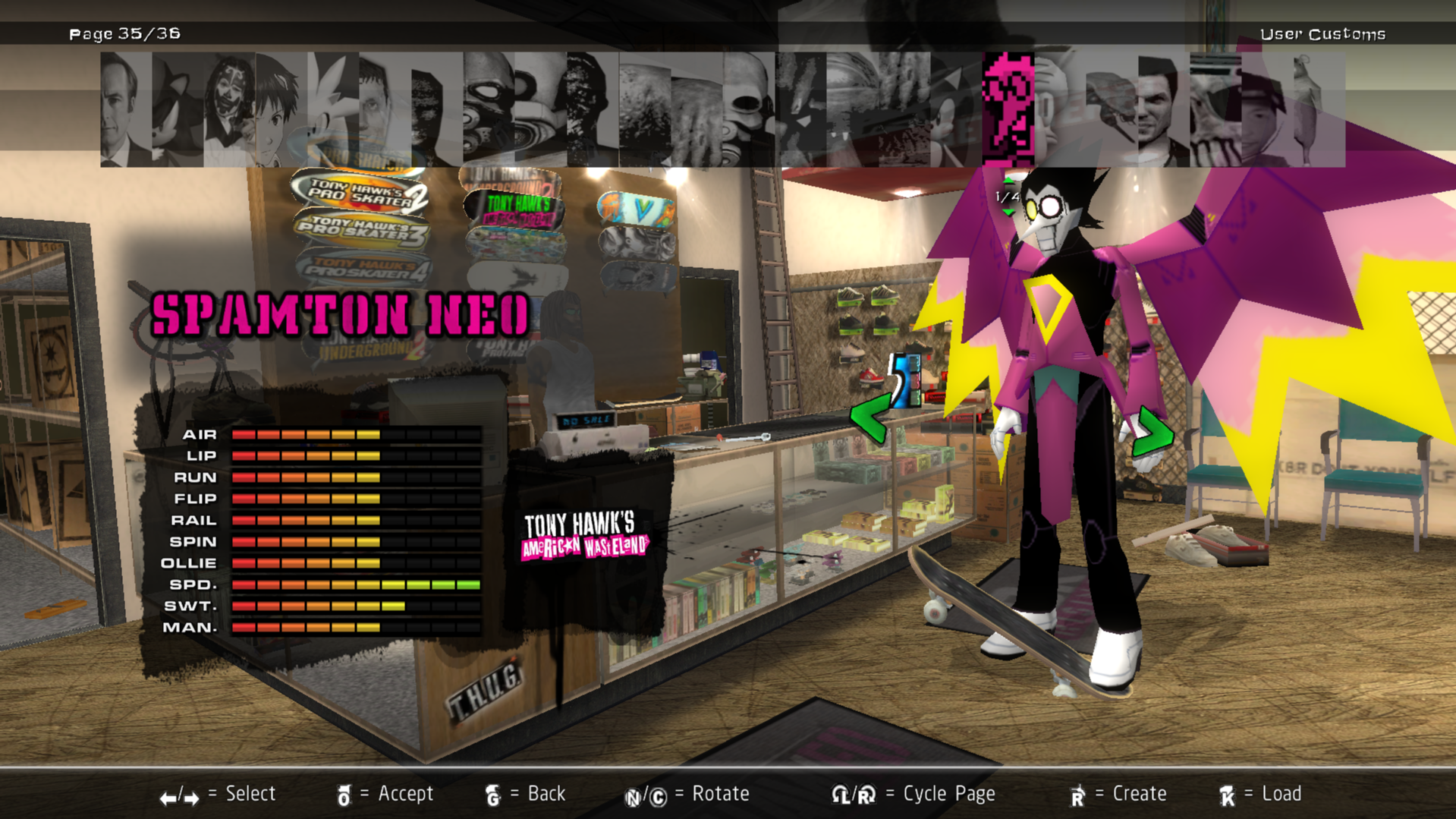The width and height of the screenshot is (1456, 819).
Task: Choose the Shadow the Hedgehog portrait
Action: pyautogui.click(x=178, y=109)
